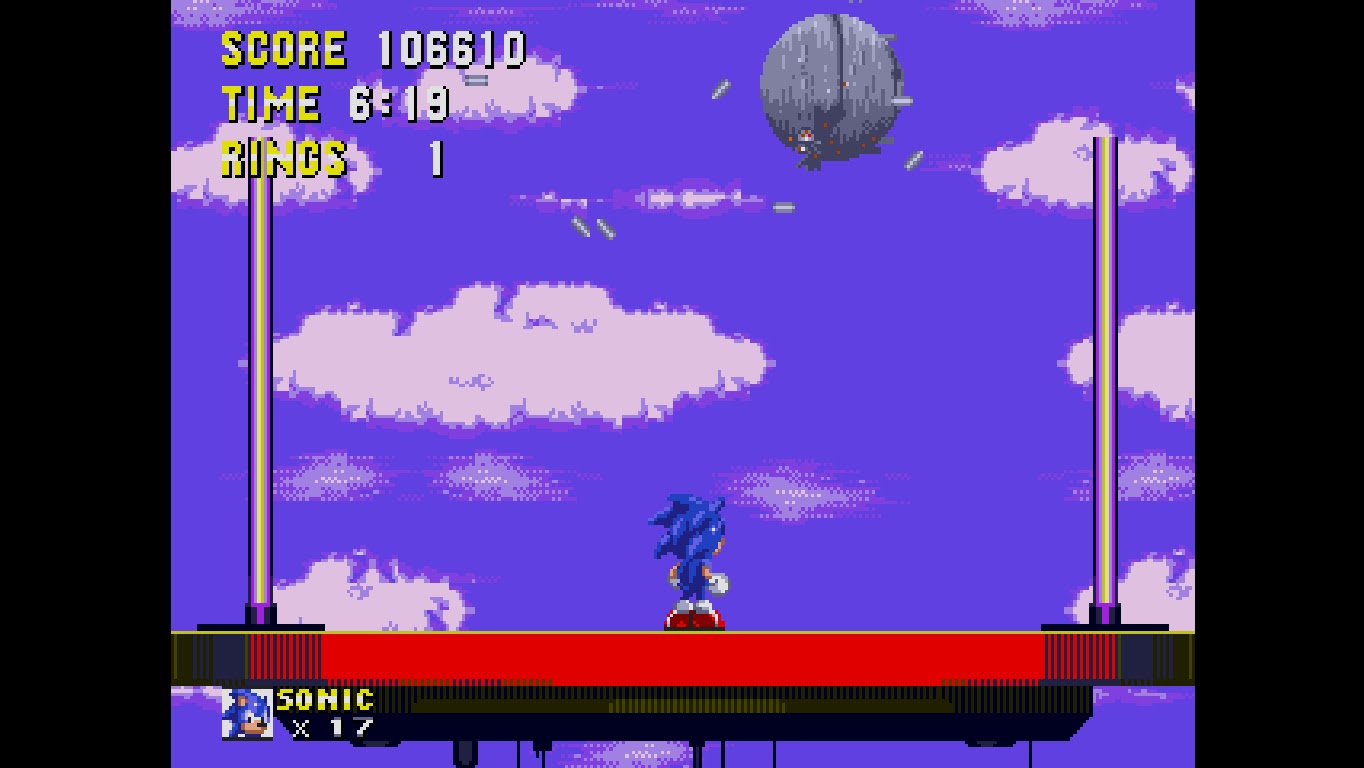
Task: Click the Sonic life icon portrait
Action: tap(245, 715)
